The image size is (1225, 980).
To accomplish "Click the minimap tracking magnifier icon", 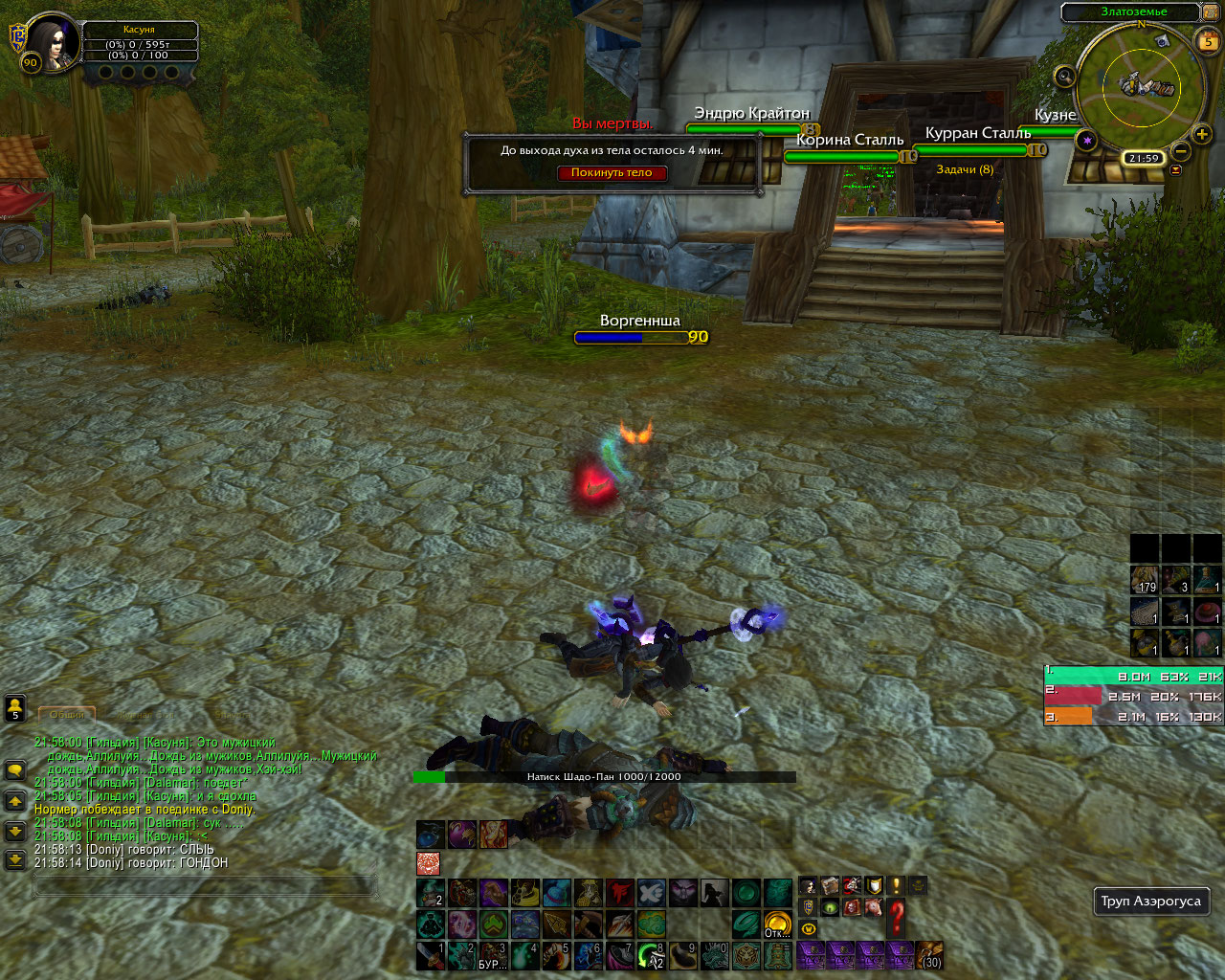I will click(x=1063, y=77).
